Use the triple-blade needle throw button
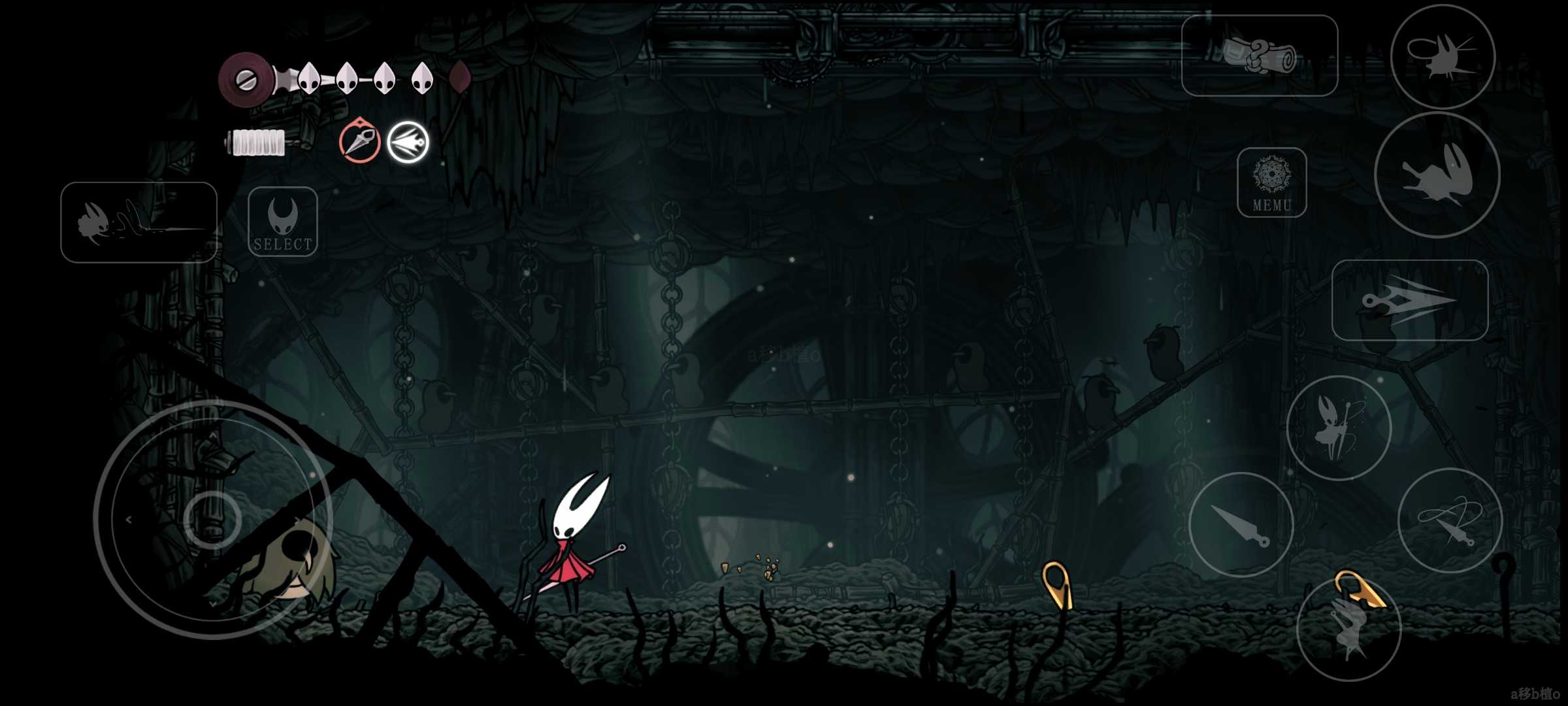This screenshot has width=1568, height=706. point(1409,300)
